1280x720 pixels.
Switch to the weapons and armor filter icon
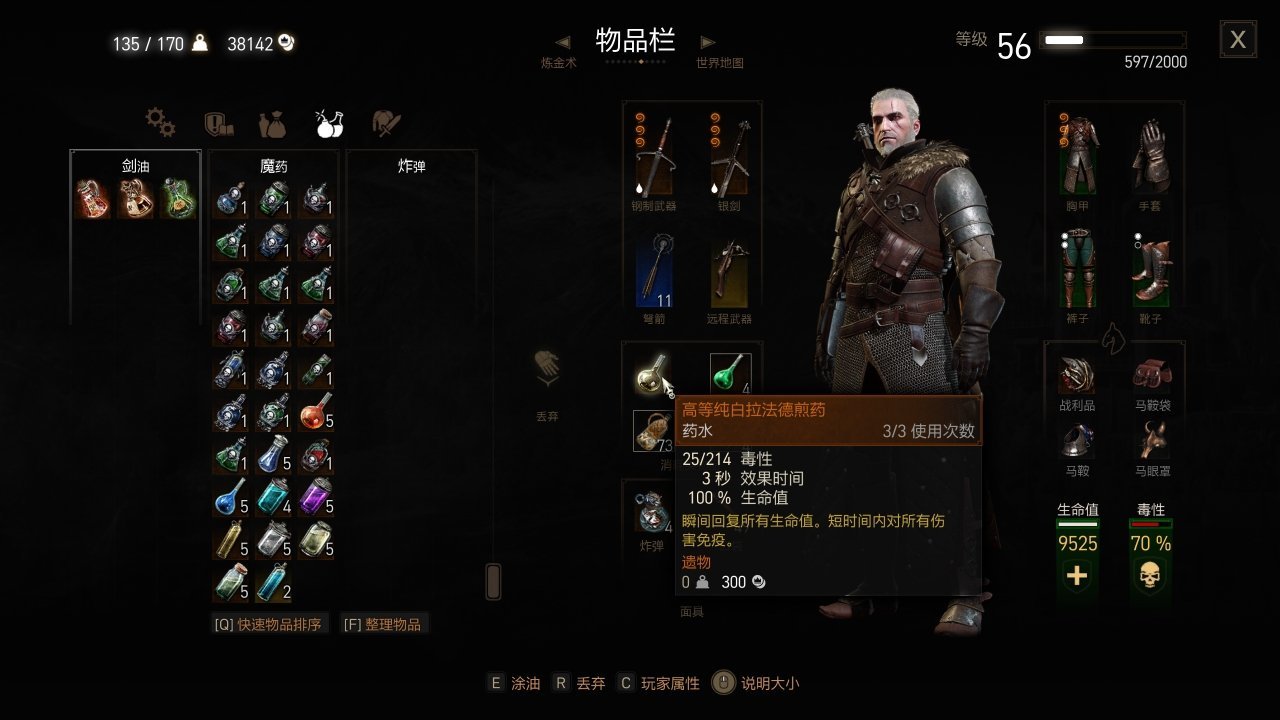(x=386, y=121)
